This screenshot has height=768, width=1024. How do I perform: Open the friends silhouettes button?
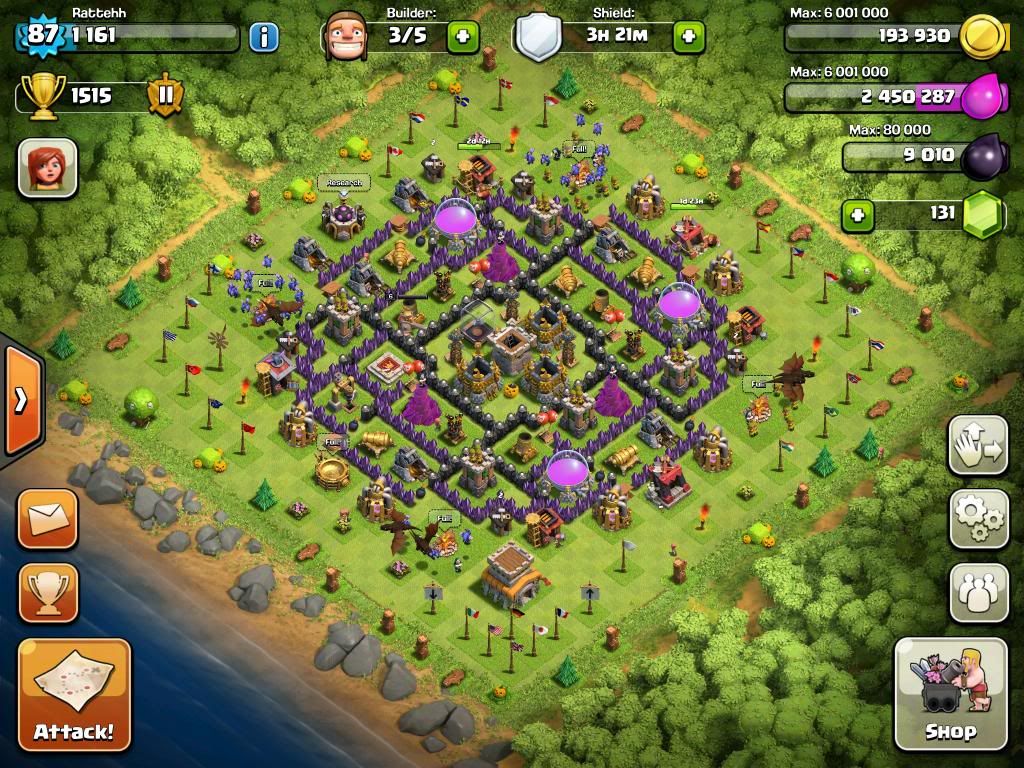coord(978,593)
